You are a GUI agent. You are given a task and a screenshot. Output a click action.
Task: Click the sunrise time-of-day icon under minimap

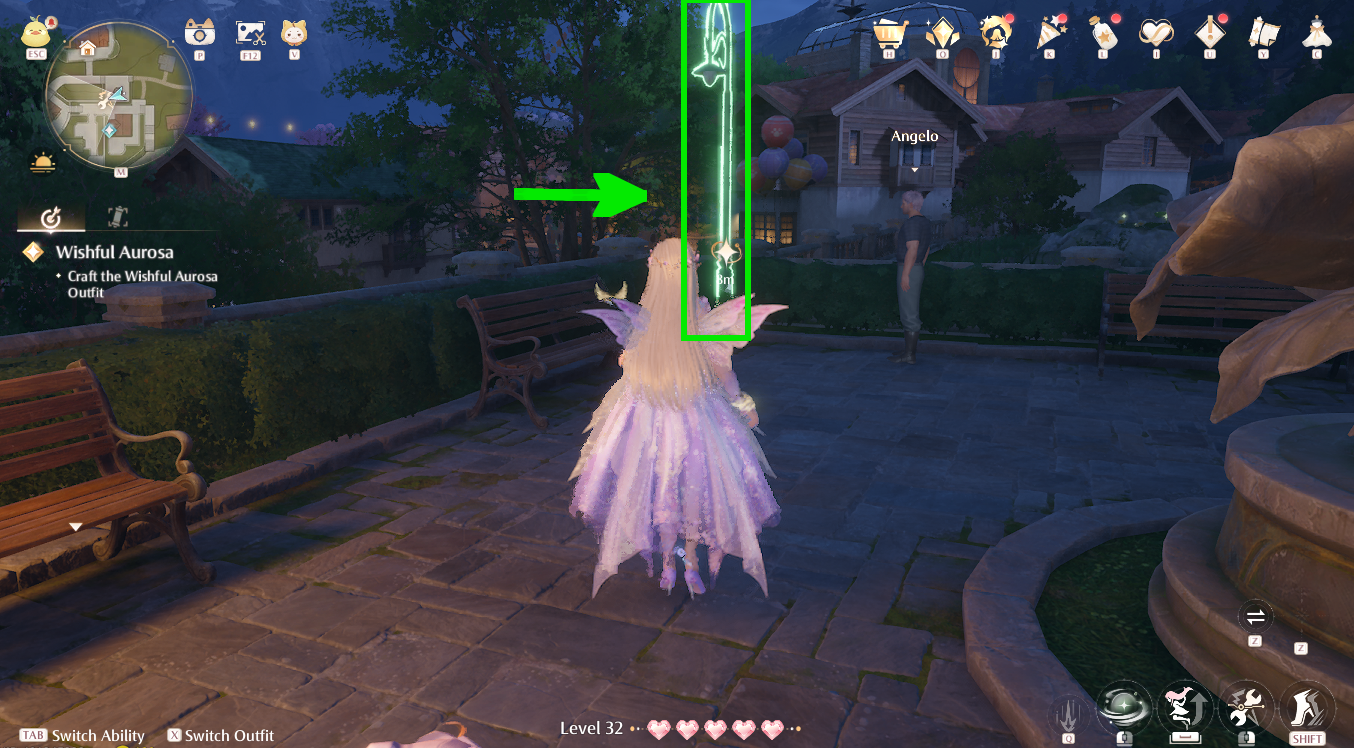tap(41, 162)
